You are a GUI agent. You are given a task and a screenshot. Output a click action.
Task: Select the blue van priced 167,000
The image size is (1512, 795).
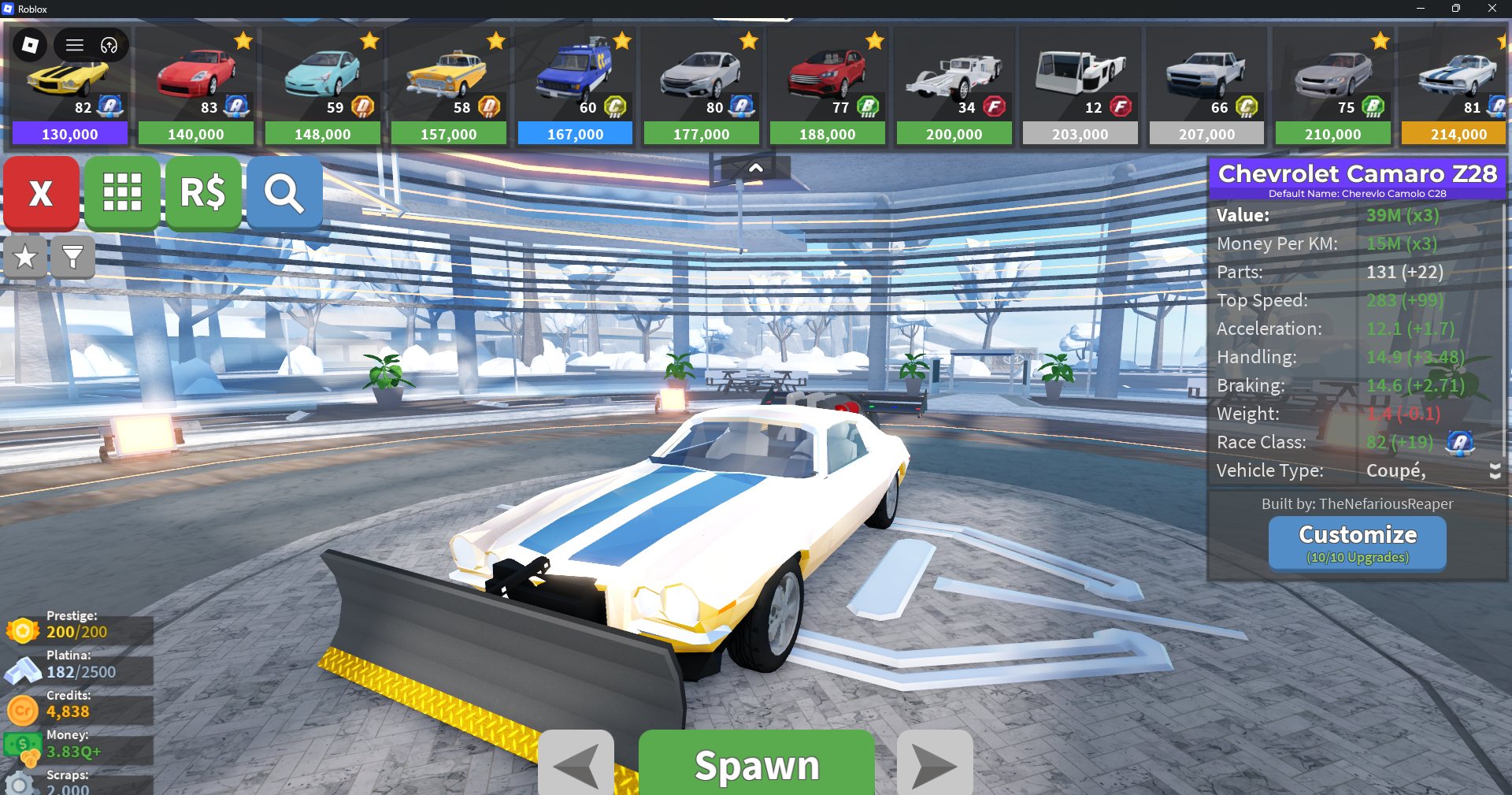tap(575, 87)
